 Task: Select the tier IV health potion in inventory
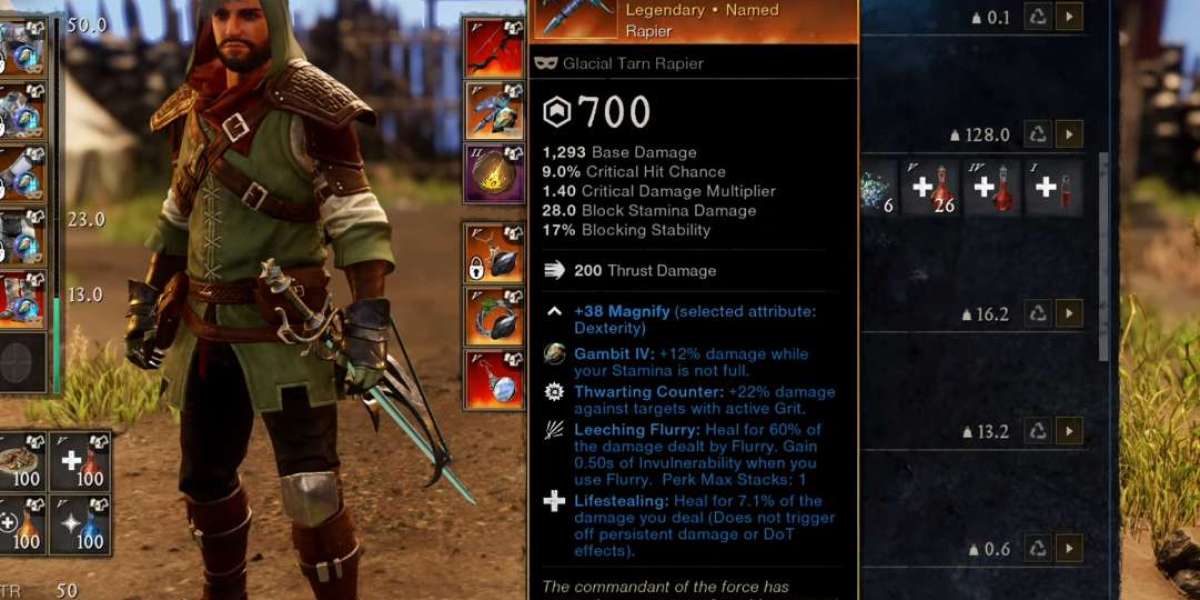click(993, 188)
